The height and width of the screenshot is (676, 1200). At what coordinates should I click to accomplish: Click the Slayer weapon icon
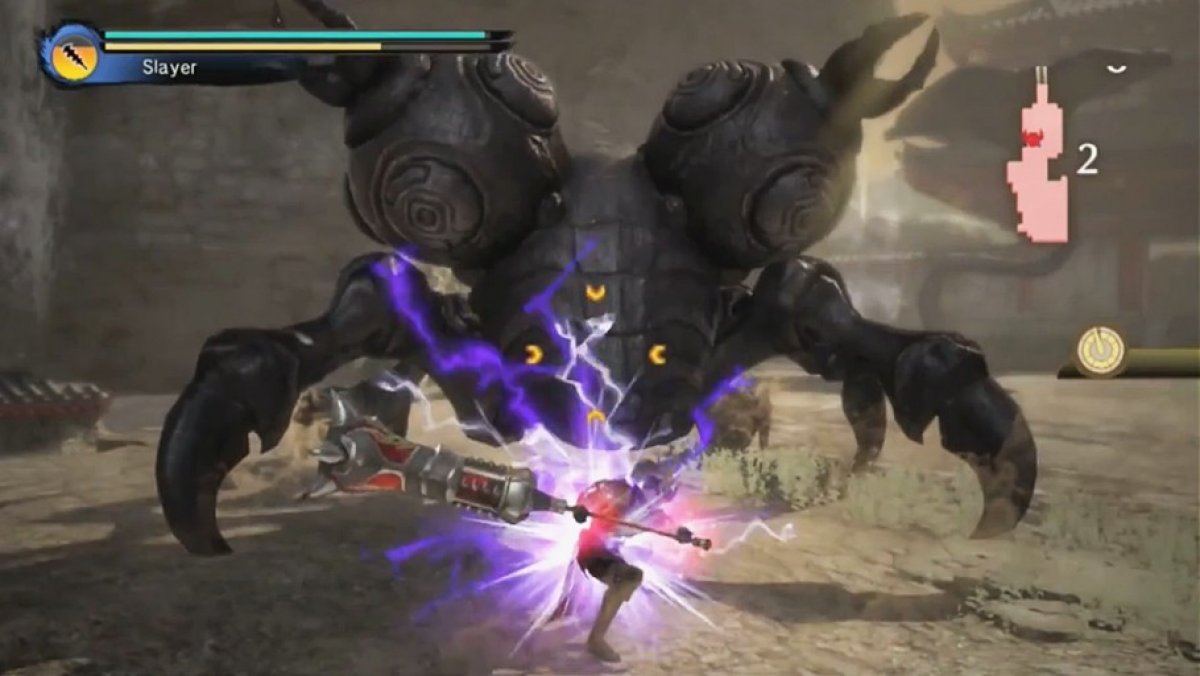(73, 54)
